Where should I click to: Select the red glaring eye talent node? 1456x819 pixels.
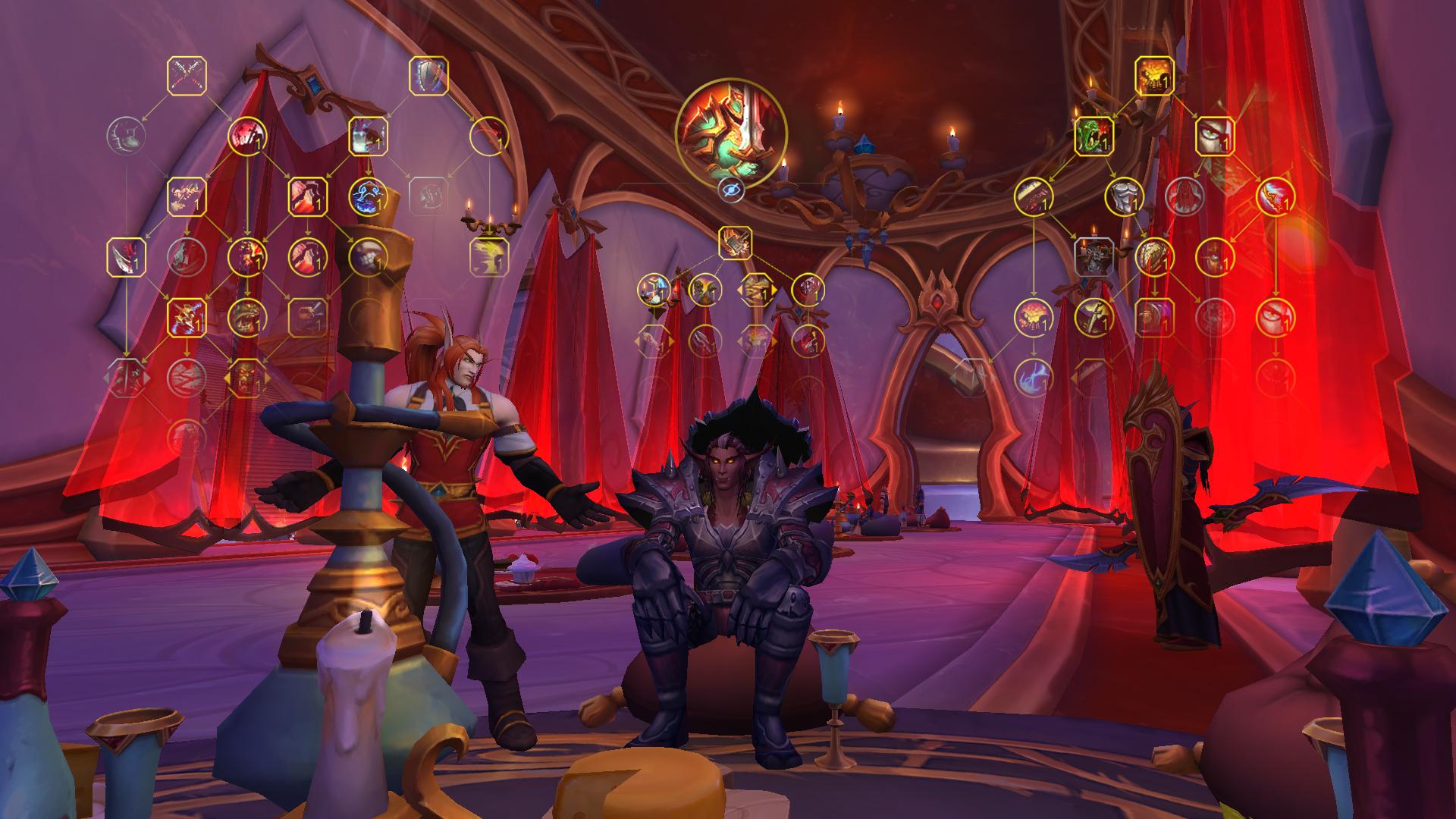coord(1276,317)
